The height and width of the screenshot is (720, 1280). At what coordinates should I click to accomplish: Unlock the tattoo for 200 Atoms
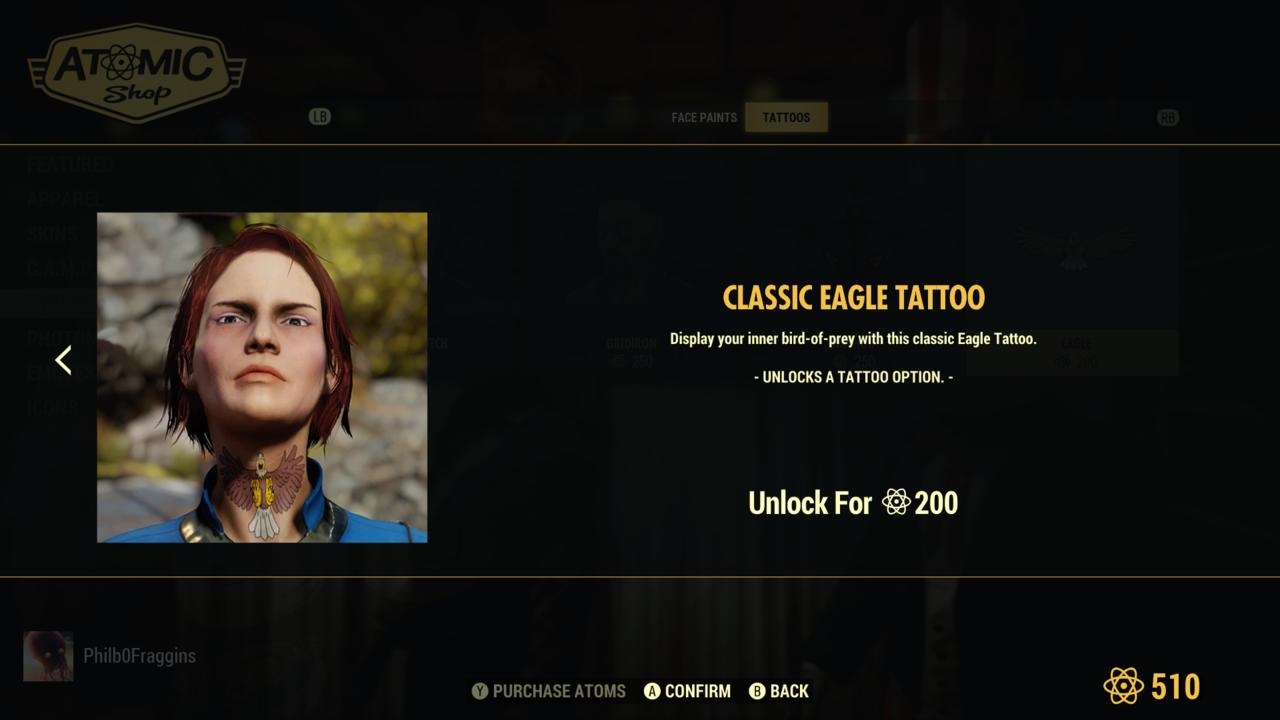click(x=853, y=502)
